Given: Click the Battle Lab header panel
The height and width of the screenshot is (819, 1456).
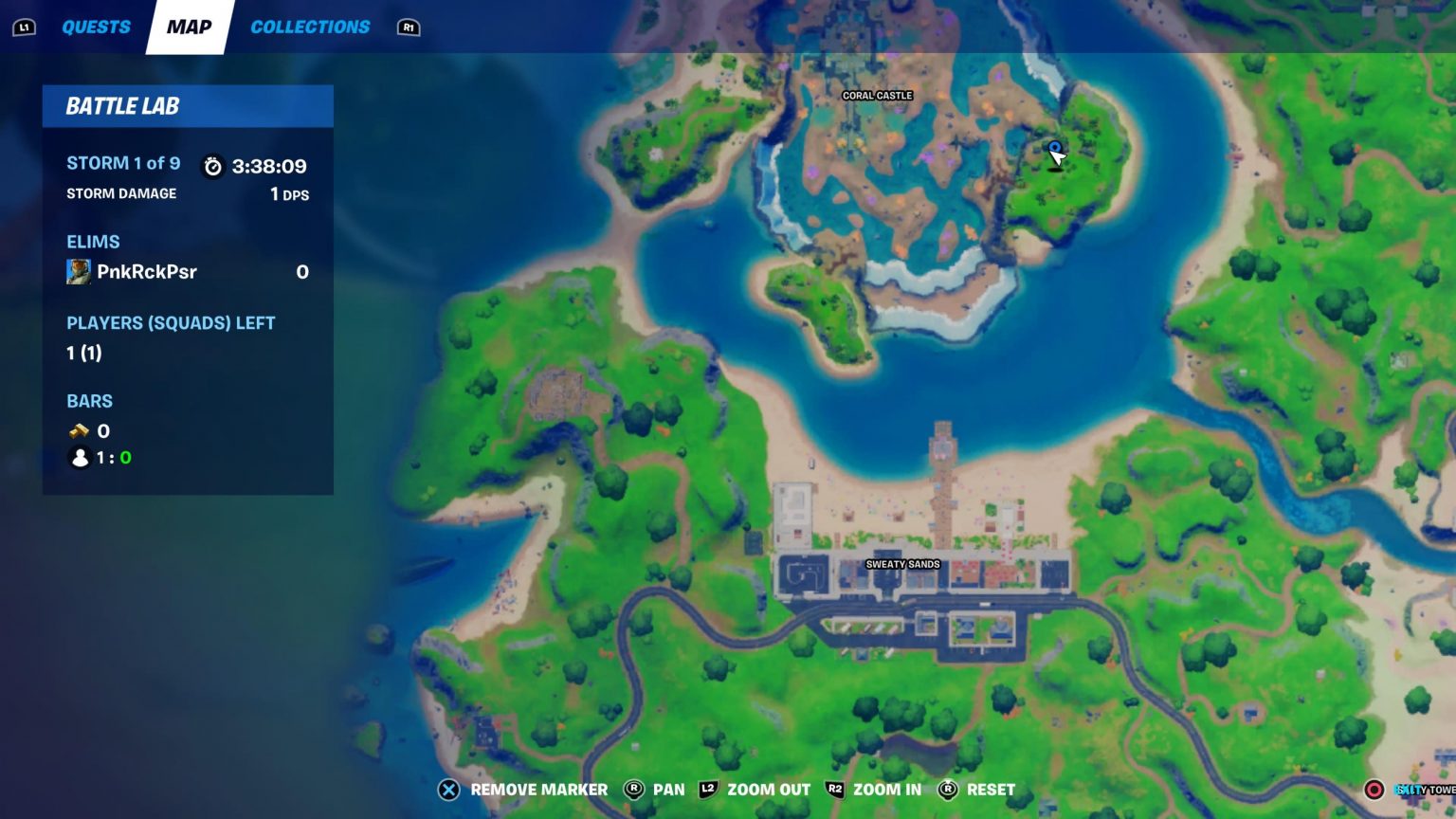Looking at the screenshot, I should pos(188,106).
